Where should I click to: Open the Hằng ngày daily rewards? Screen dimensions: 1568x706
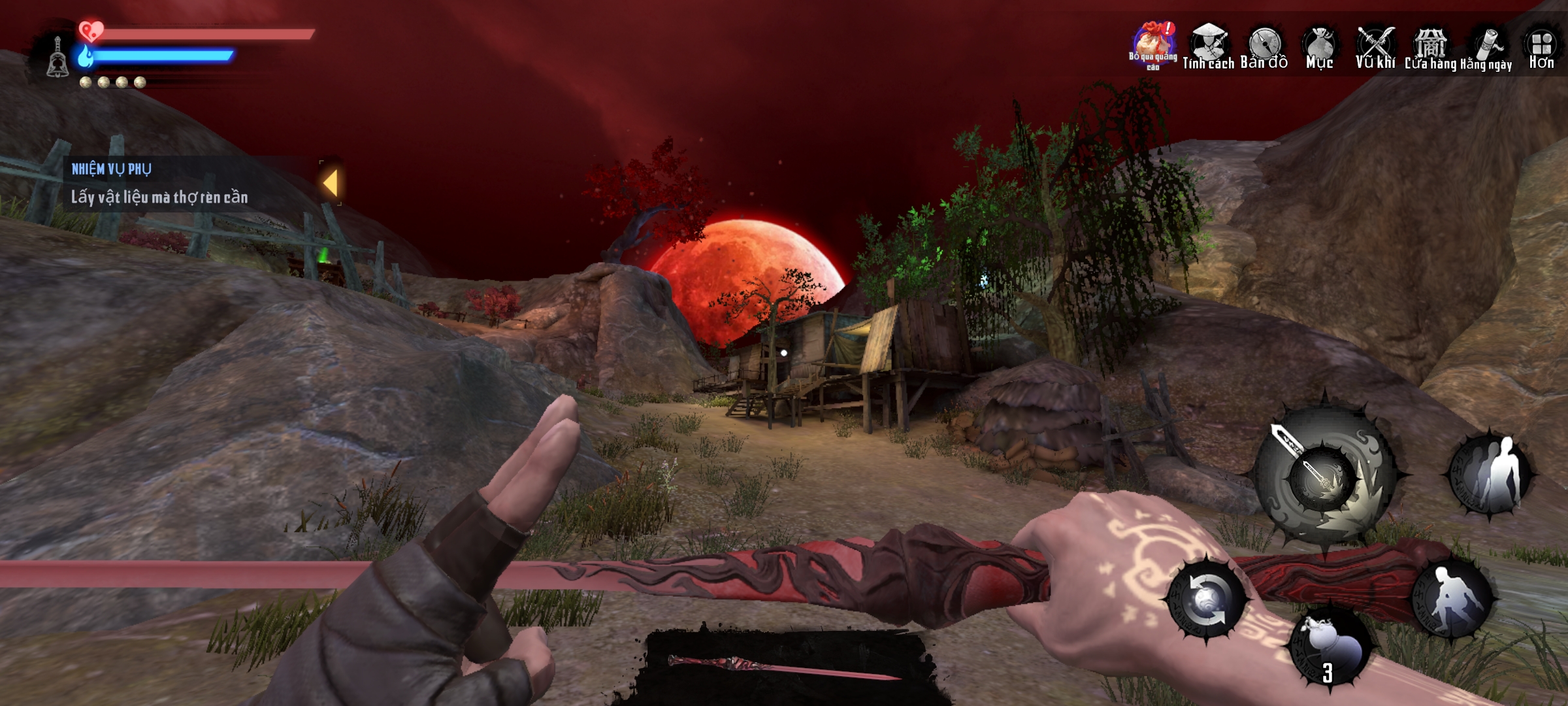pyautogui.click(x=1486, y=47)
